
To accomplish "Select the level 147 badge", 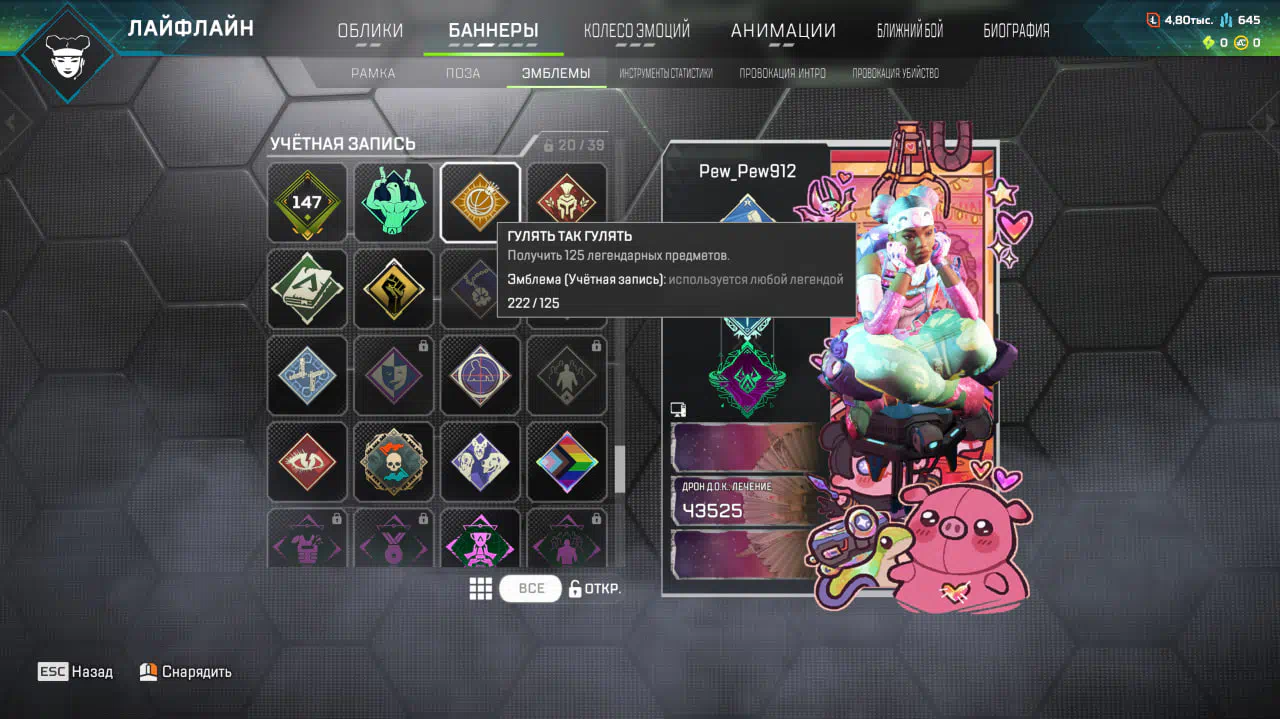I will (x=307, y=203).
